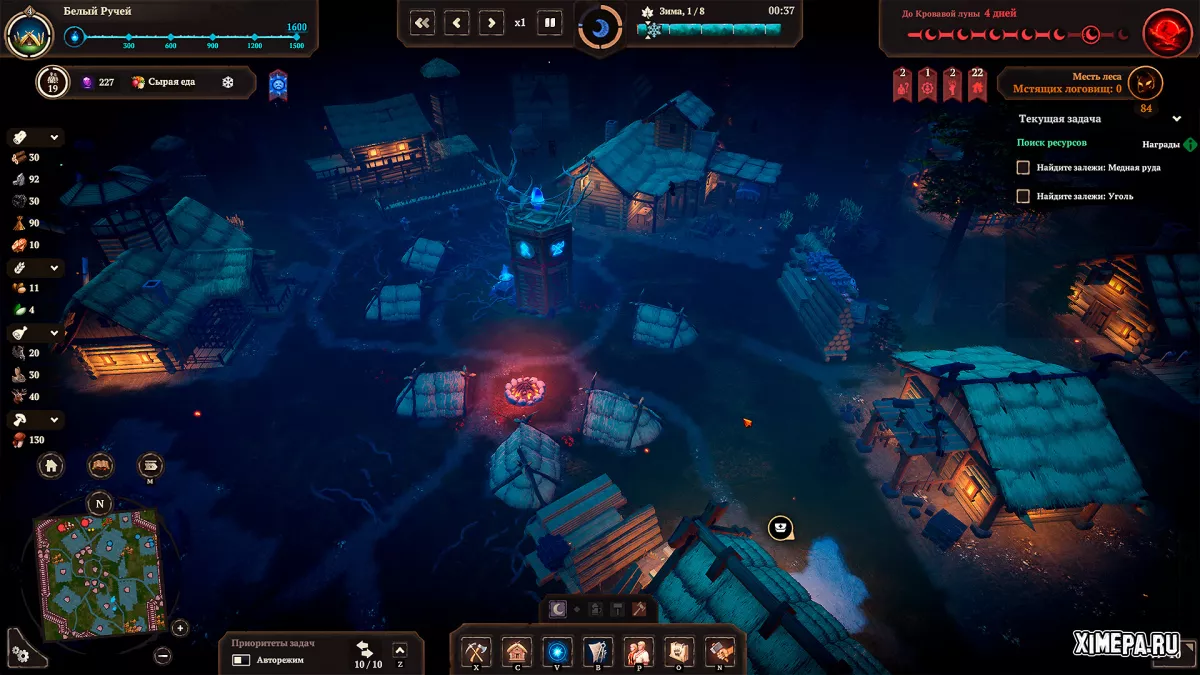
Task: Click the double-arrow slowest speed button
Action: pos(422,22)
